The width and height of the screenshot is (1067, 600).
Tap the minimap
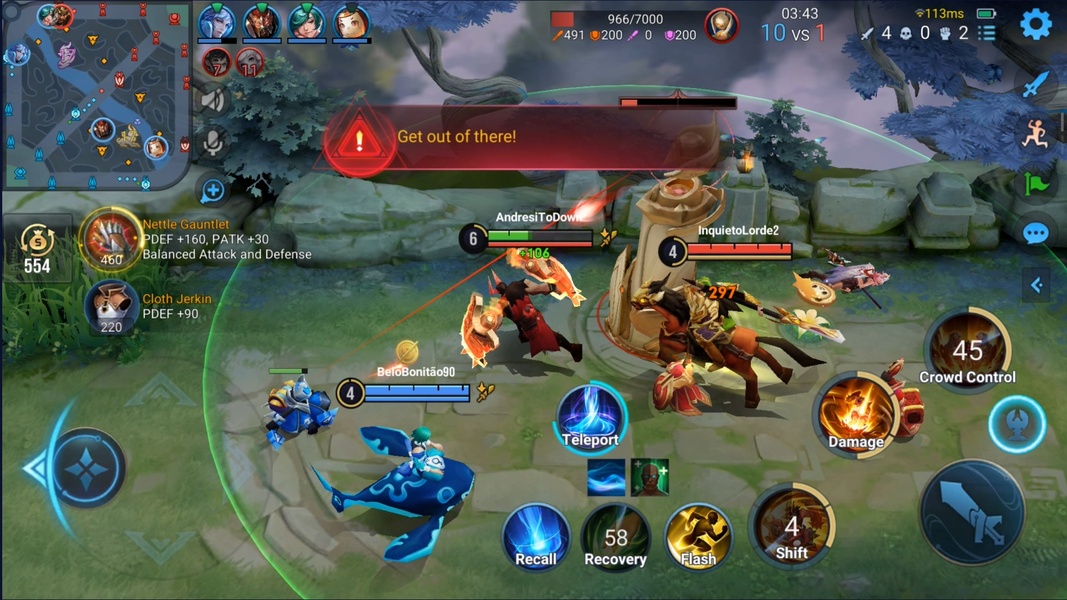coord(95,95)
